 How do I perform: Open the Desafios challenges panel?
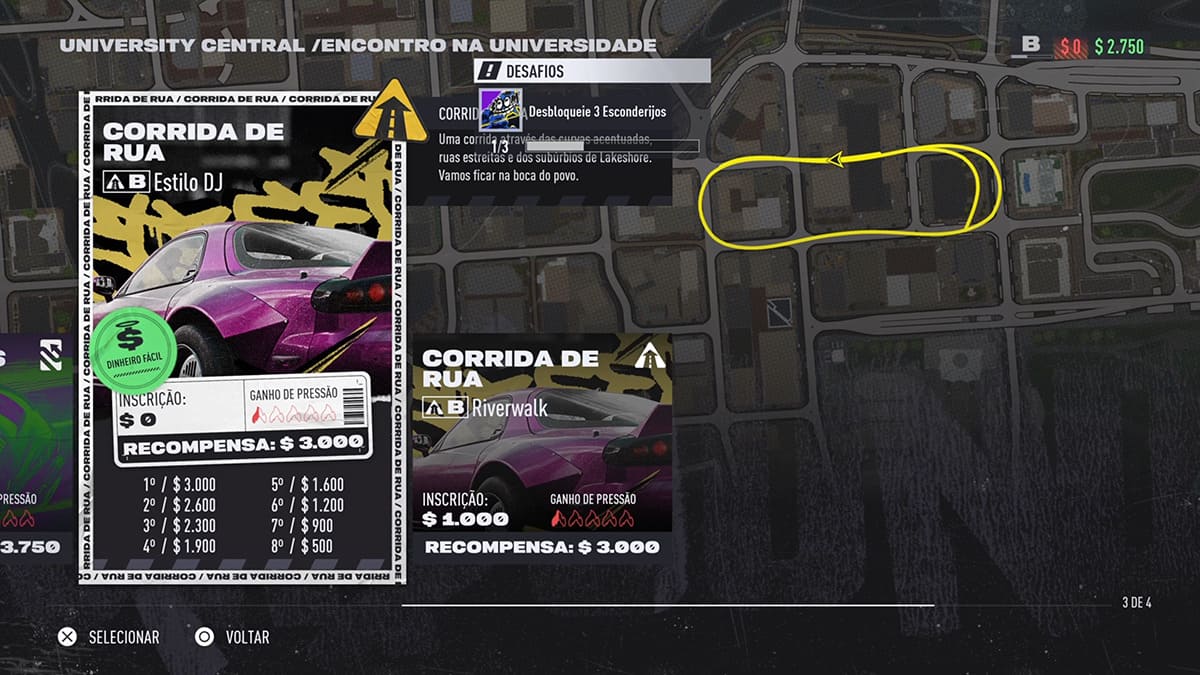click(592, 71)
